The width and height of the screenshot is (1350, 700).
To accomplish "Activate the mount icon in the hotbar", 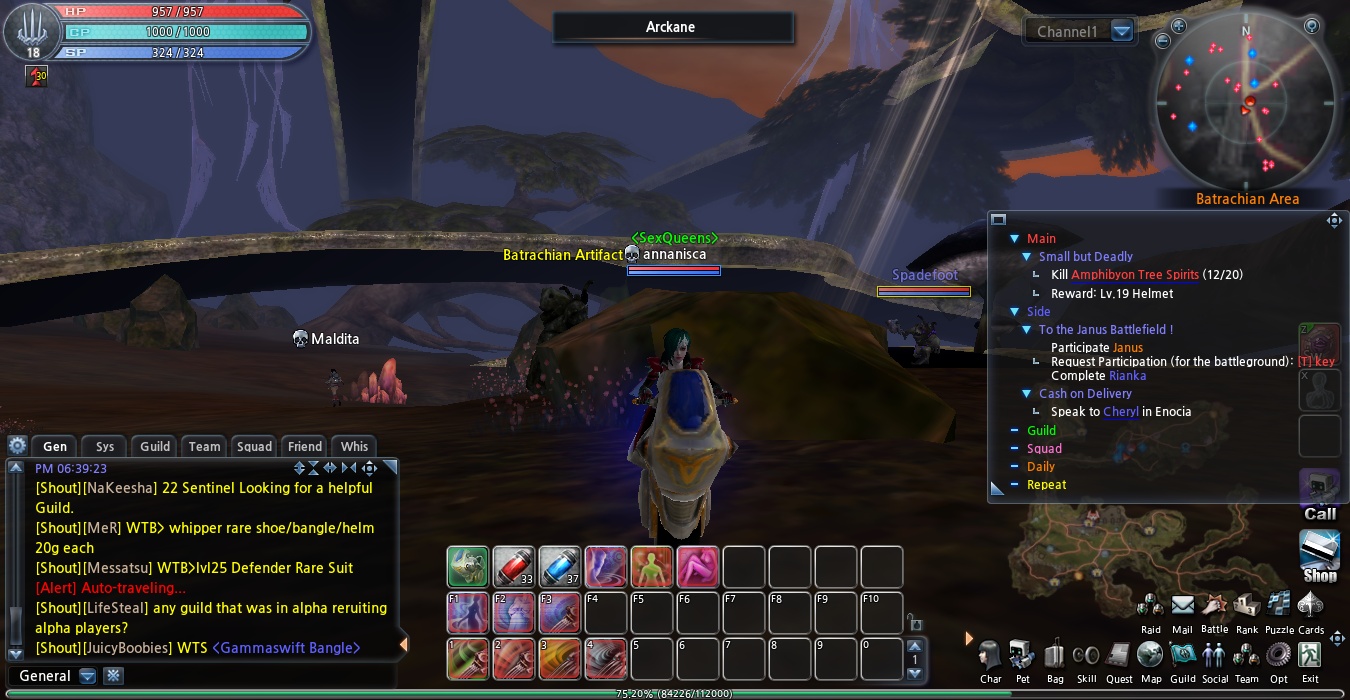I will 468,567.
